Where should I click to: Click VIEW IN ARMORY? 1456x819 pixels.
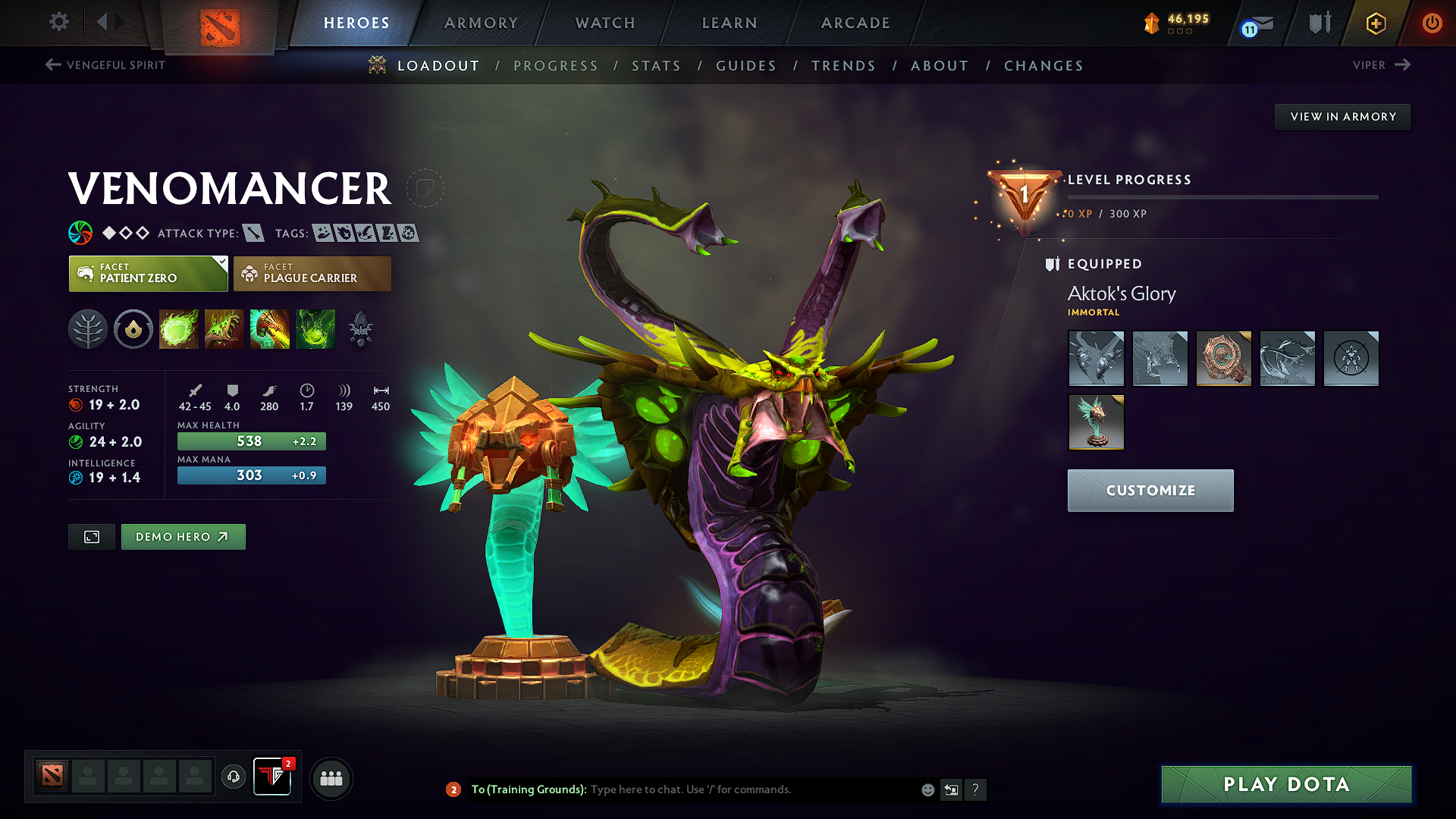coord(1342,116)
